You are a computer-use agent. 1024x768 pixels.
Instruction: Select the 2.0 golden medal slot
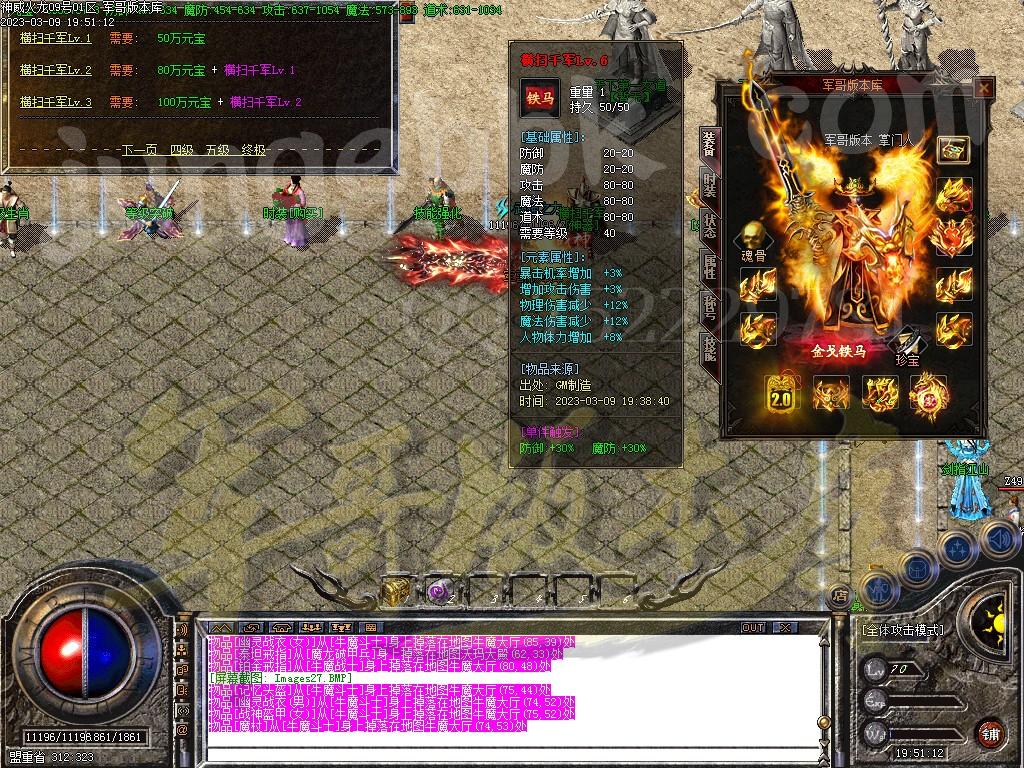coord(780,395)
